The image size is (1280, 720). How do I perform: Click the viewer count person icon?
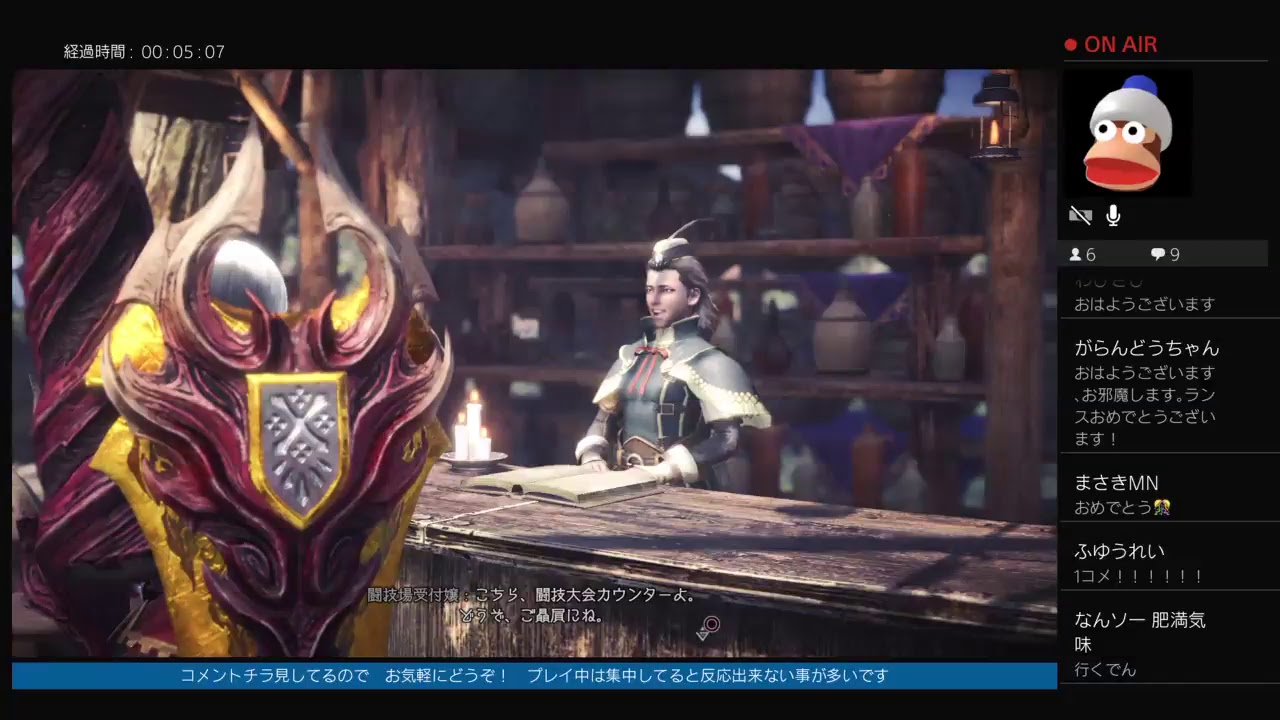pyautogui.click(x=1077, y=254)
